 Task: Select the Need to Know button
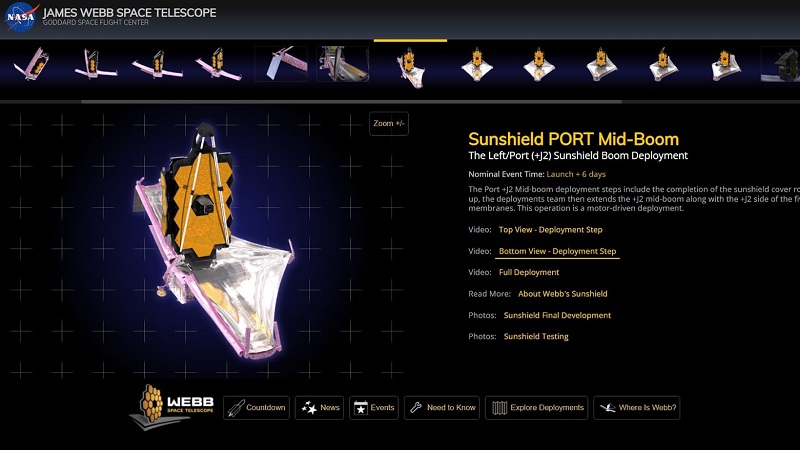tap(441, 407)
